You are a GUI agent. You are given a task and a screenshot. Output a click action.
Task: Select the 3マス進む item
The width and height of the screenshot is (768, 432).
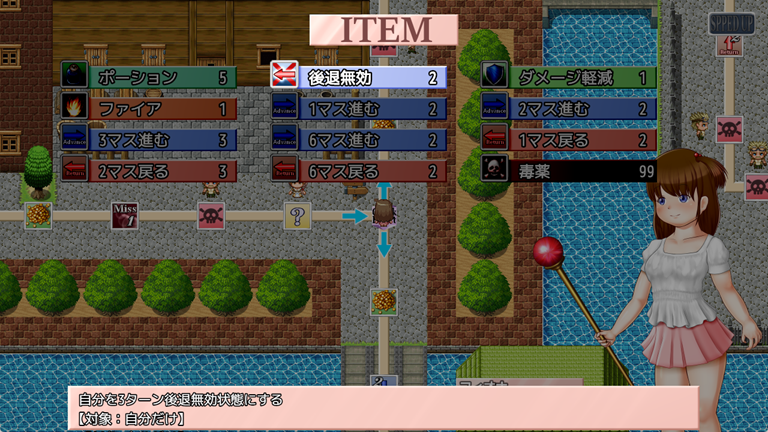[x=149, y=139]
